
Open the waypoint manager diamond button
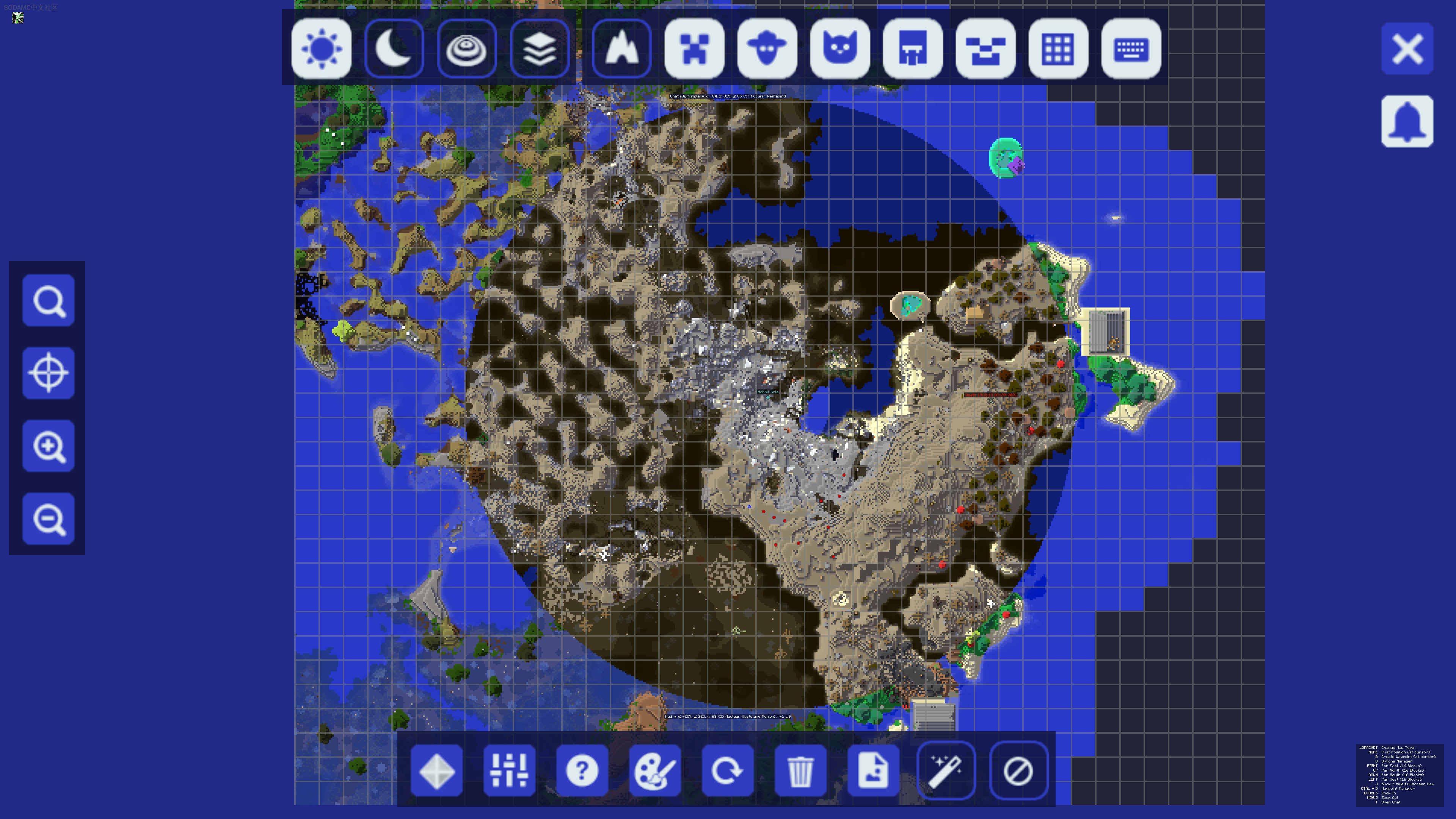point(436,770)
